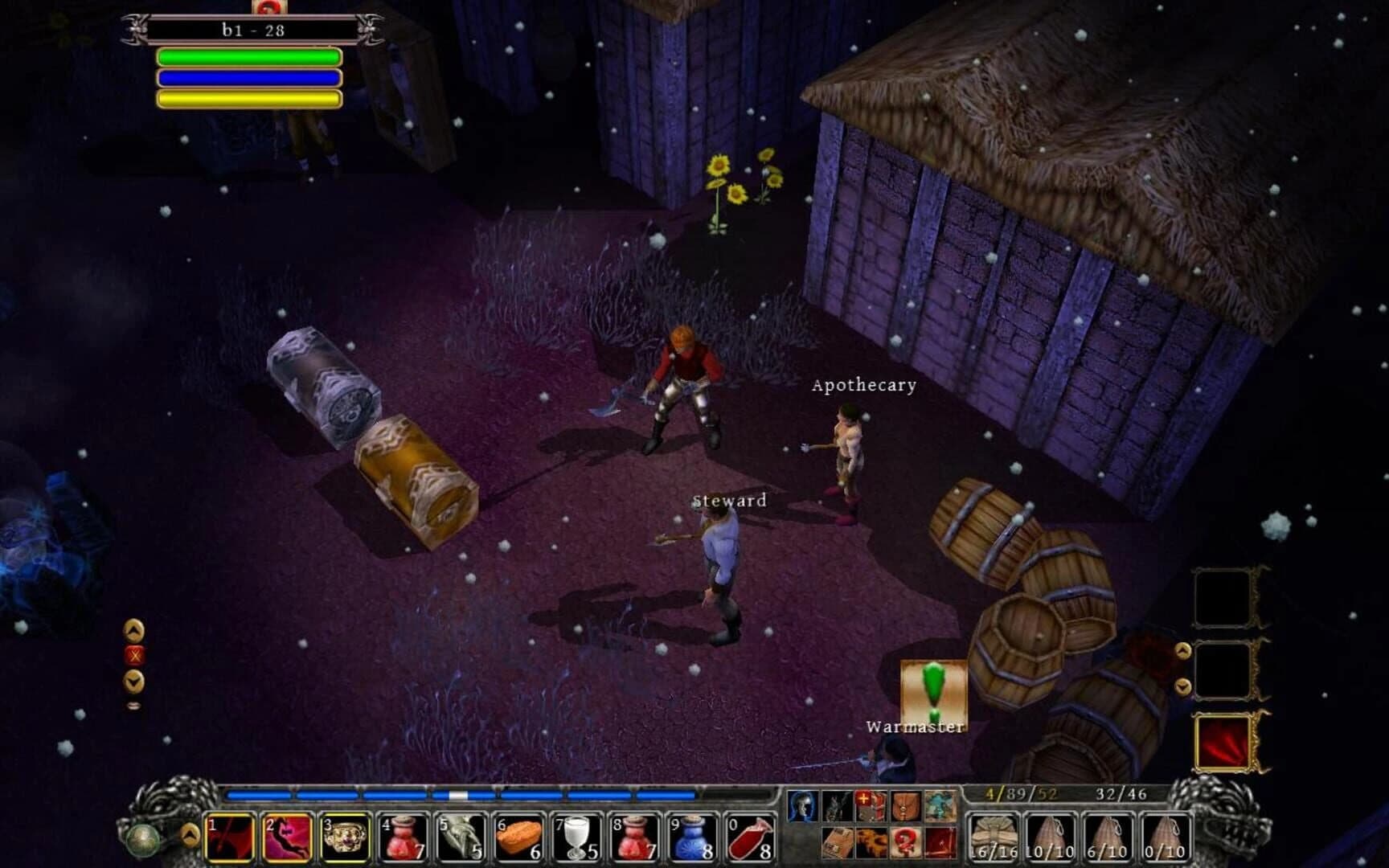Viewport: 1389px width, 868px height.
Task: Open the map icon in the menu grid
Action: 938,806
